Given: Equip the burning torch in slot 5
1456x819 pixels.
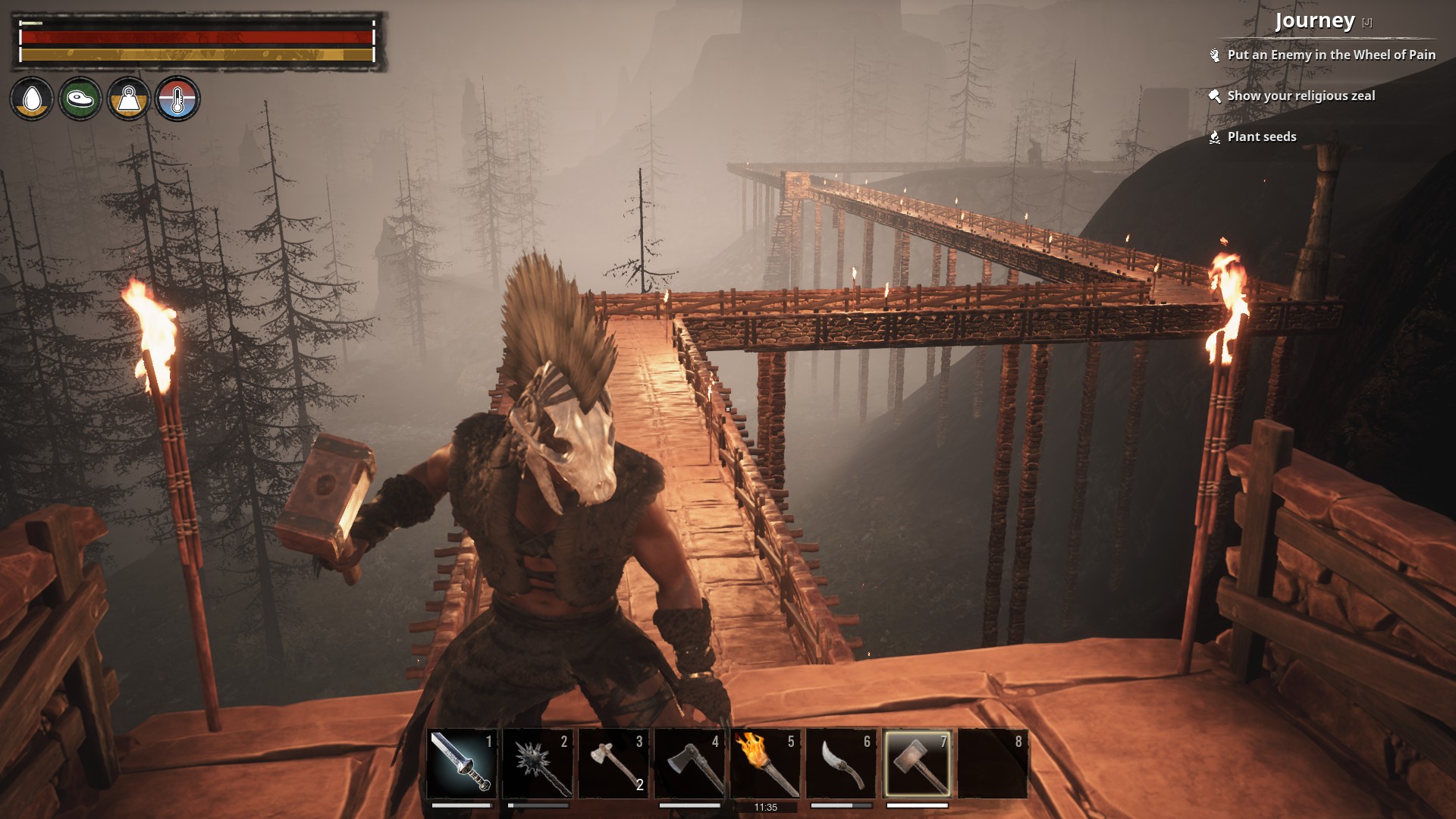Looking at the screenshot, I should click(765, 764).
